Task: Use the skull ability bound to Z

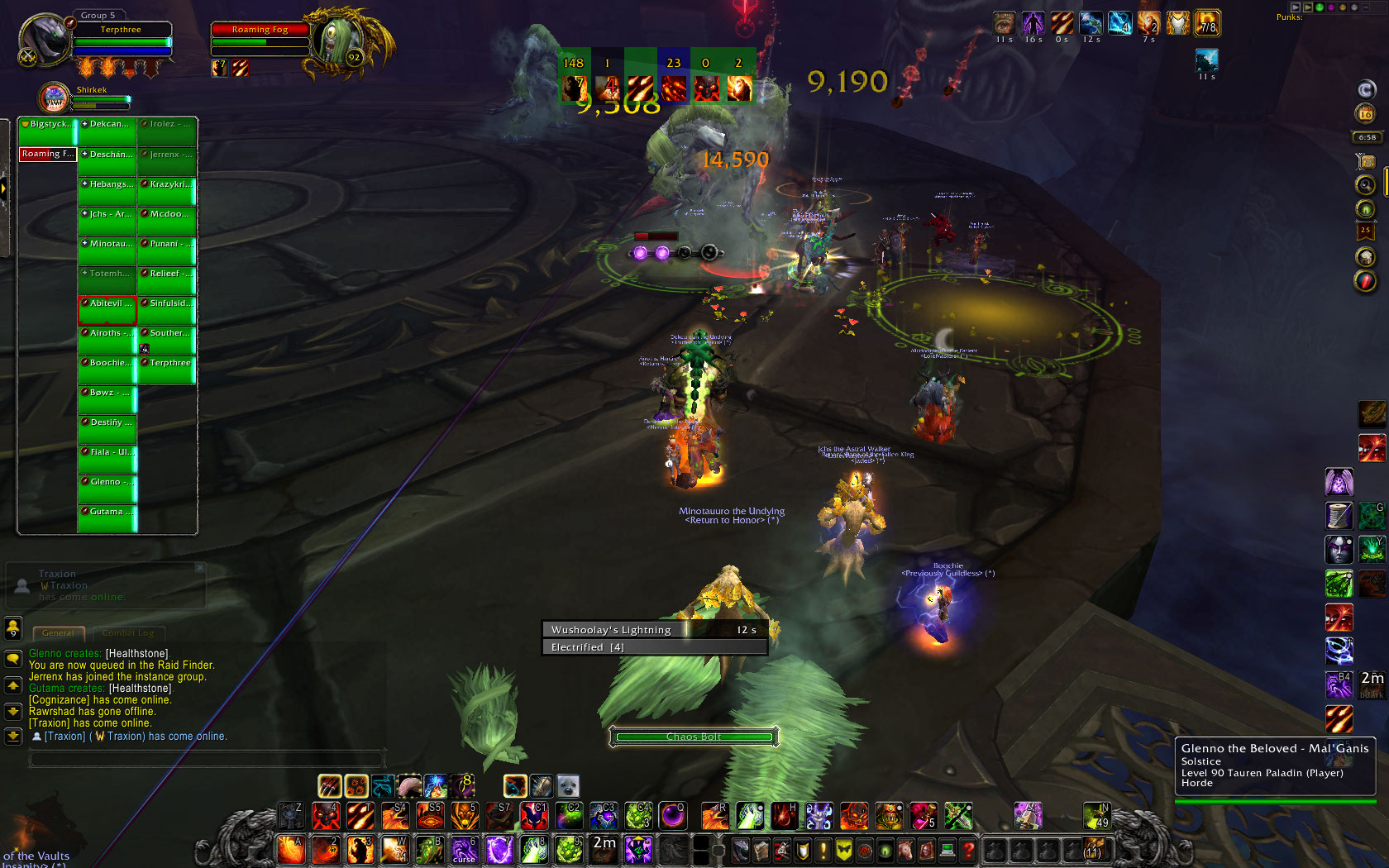Action: pos(291,816)
